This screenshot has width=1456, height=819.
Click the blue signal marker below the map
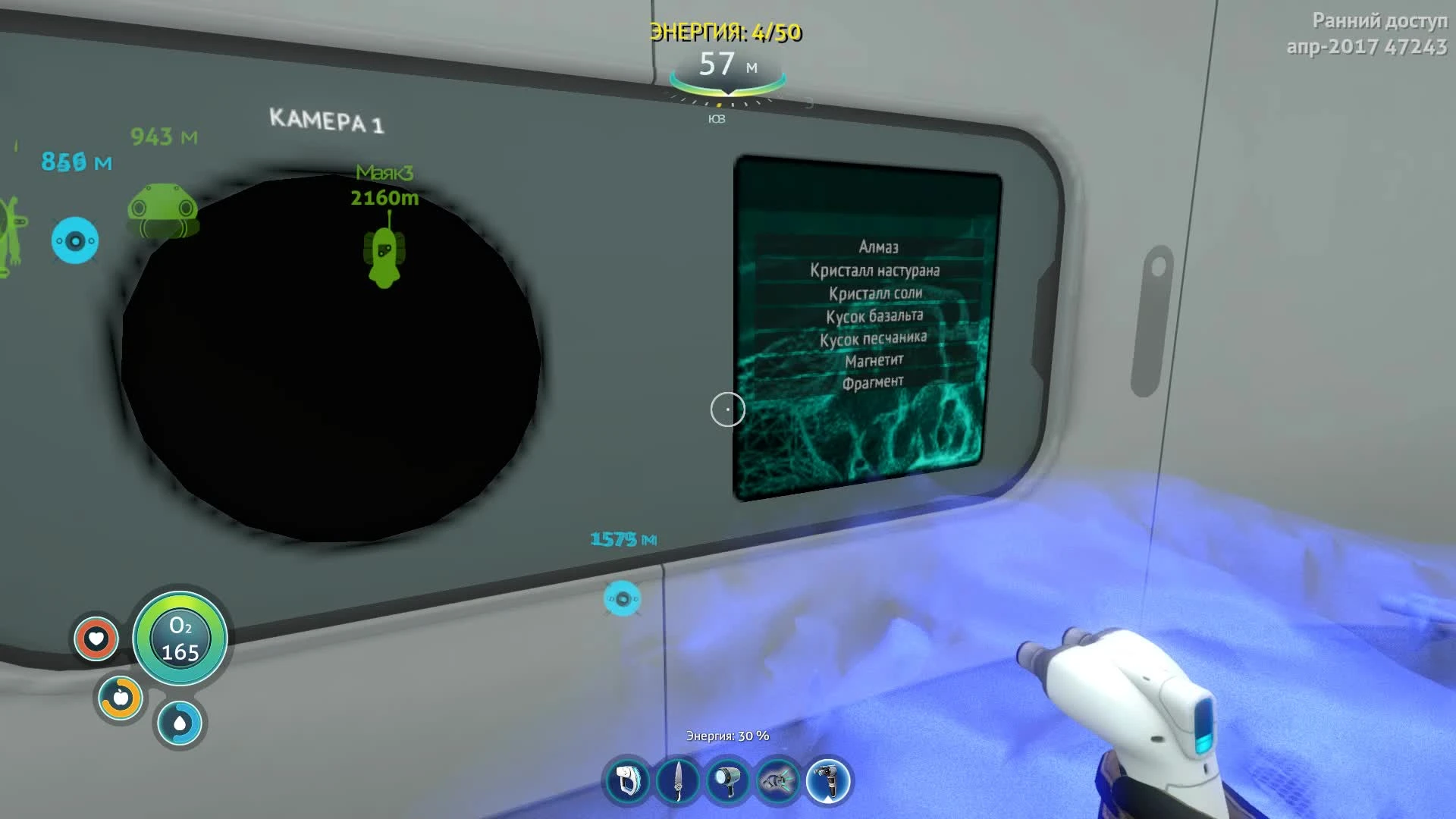tap(623, 598)
